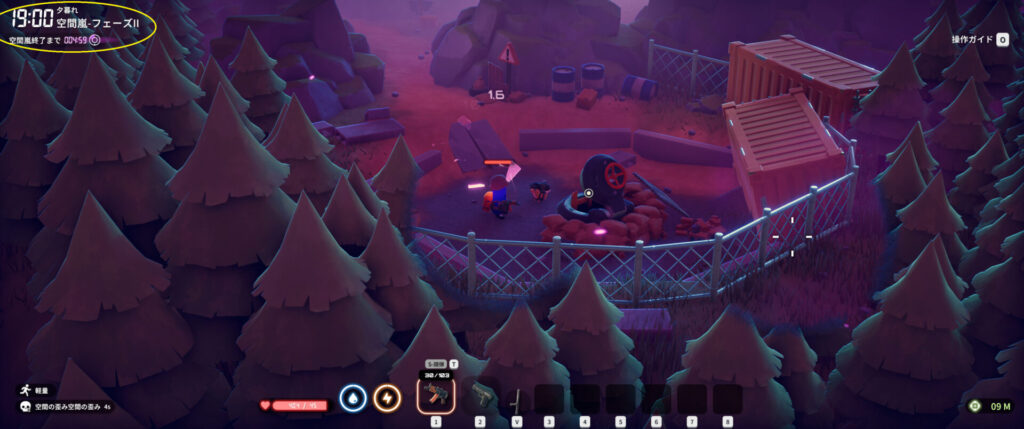Click the spatial storm swirl icon
The width and height of the screenshot is (1024, 429).
[x=95, y=41]
